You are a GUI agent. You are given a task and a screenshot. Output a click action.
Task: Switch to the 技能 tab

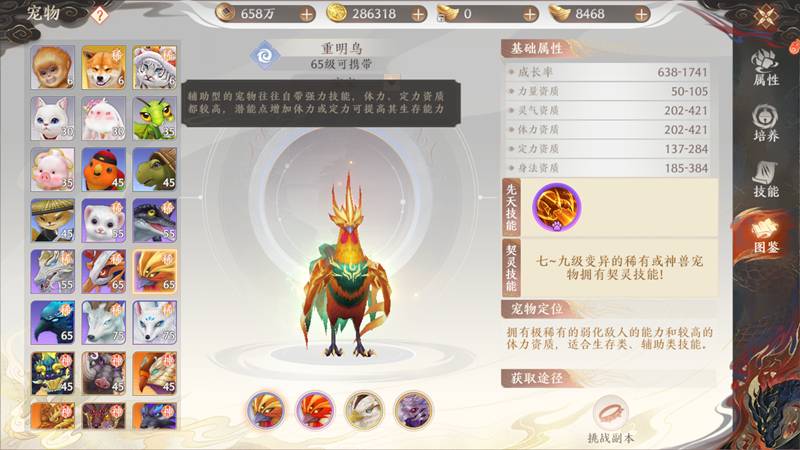tap(766, 180)
